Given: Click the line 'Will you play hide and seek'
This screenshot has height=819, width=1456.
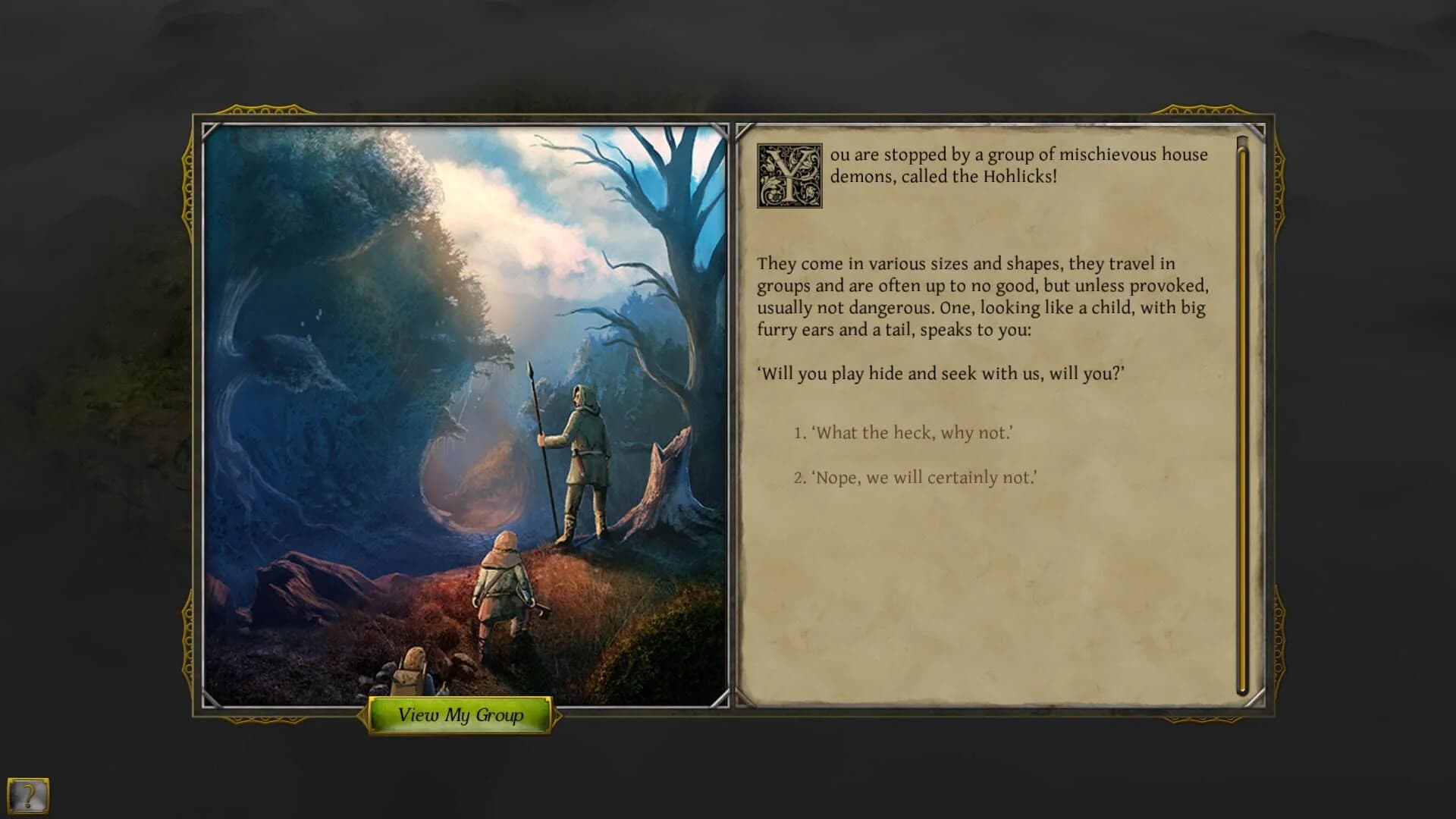Looking at the screenshot, I should coord(910,373).
